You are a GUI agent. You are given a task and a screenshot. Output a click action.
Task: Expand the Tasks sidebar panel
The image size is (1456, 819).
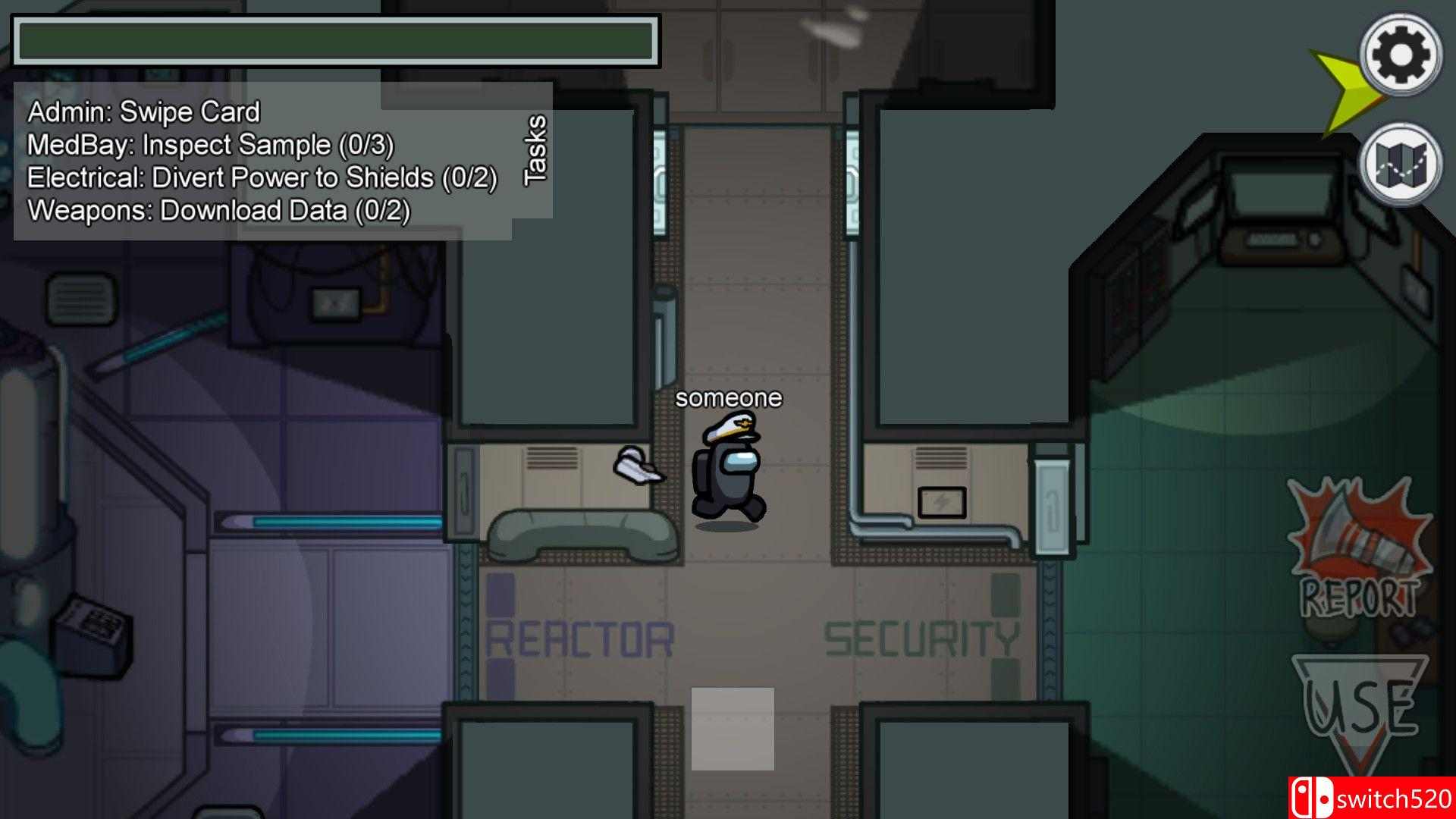coord(535,152)
